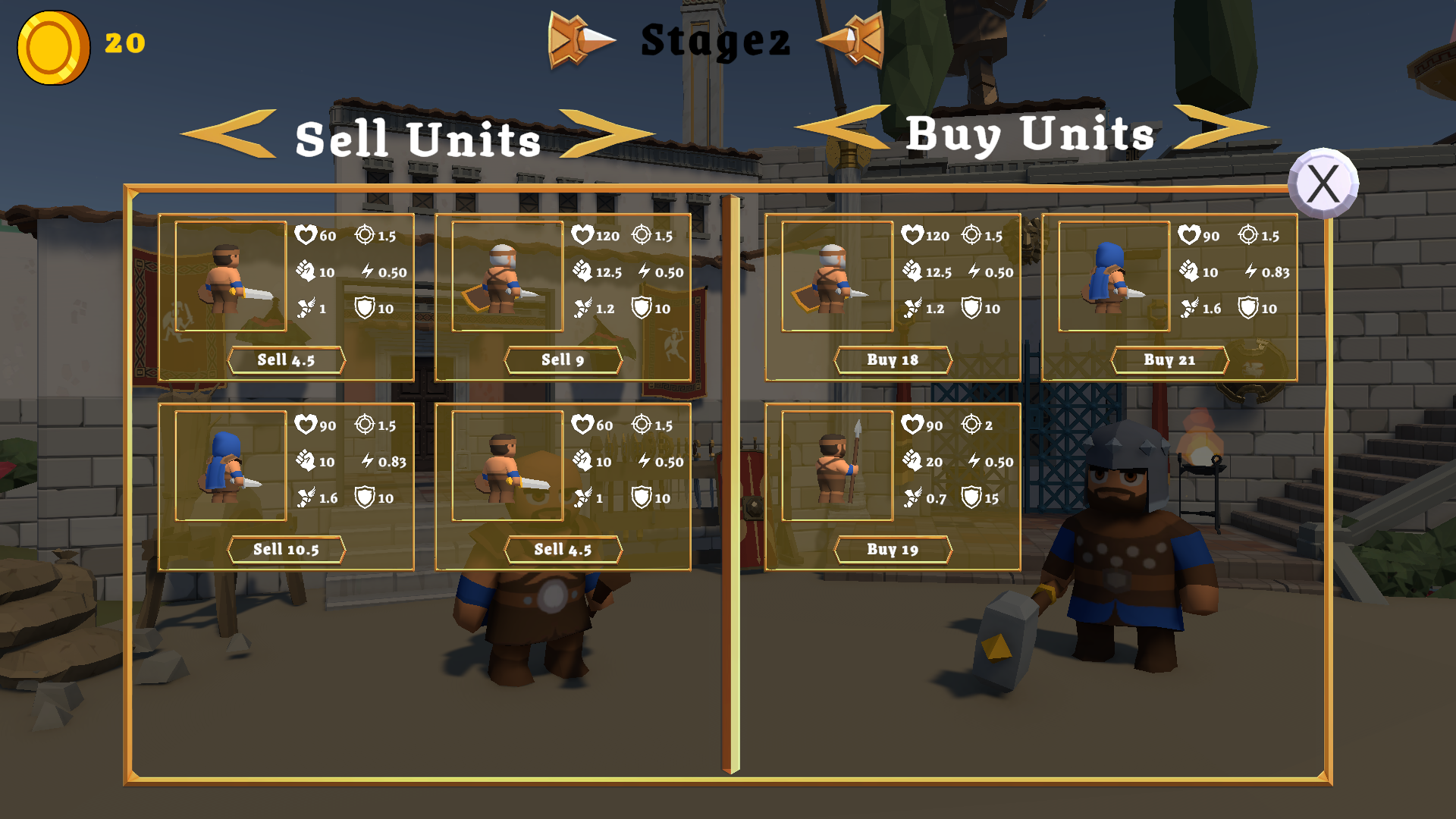
Task: Go to previous page of Sell Units
Action: [230, 135]
